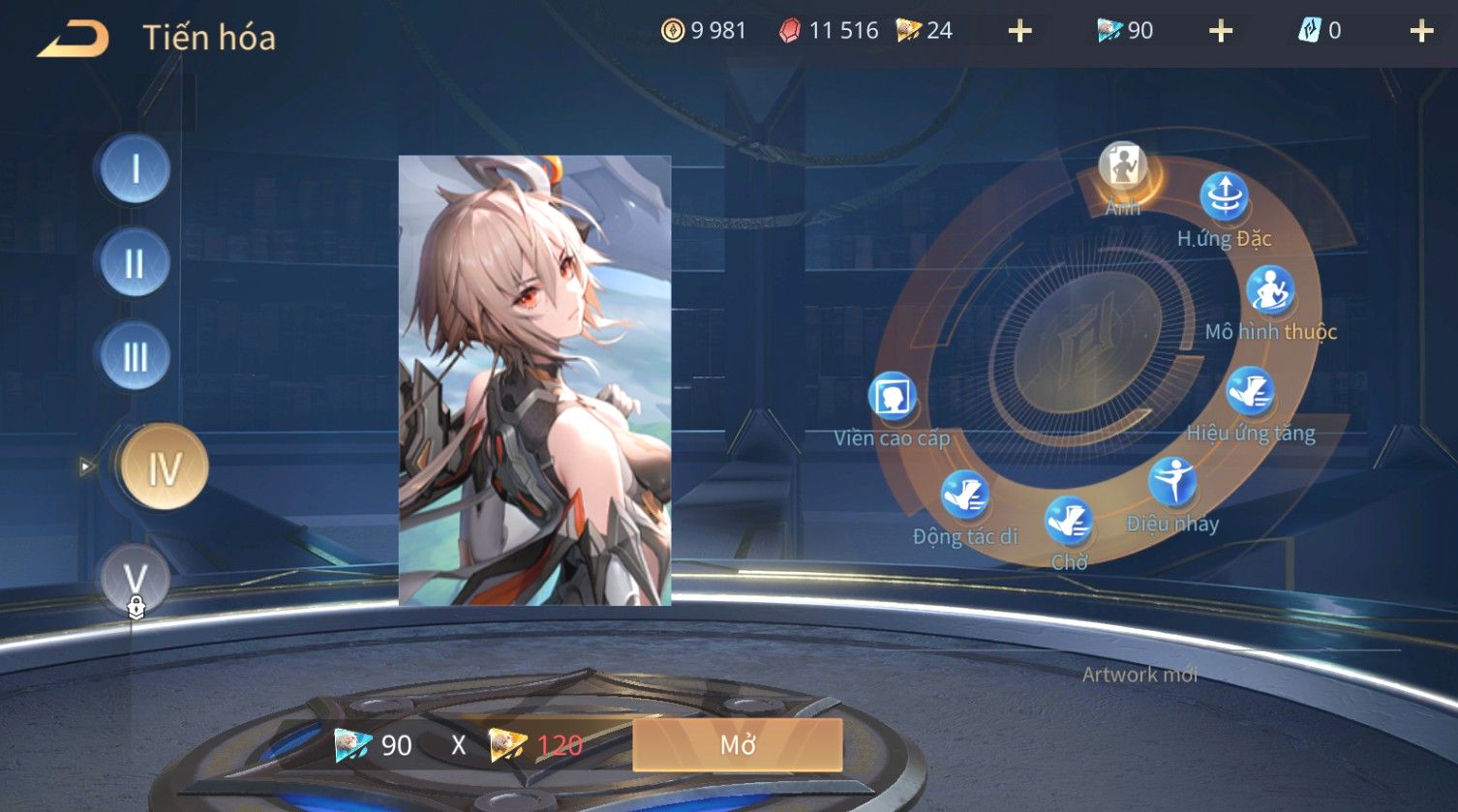The width and height of the screenshot is (1458, 812).
Task: Select the Viền cao cấp frame reward
Action: [x=893, y=397]
